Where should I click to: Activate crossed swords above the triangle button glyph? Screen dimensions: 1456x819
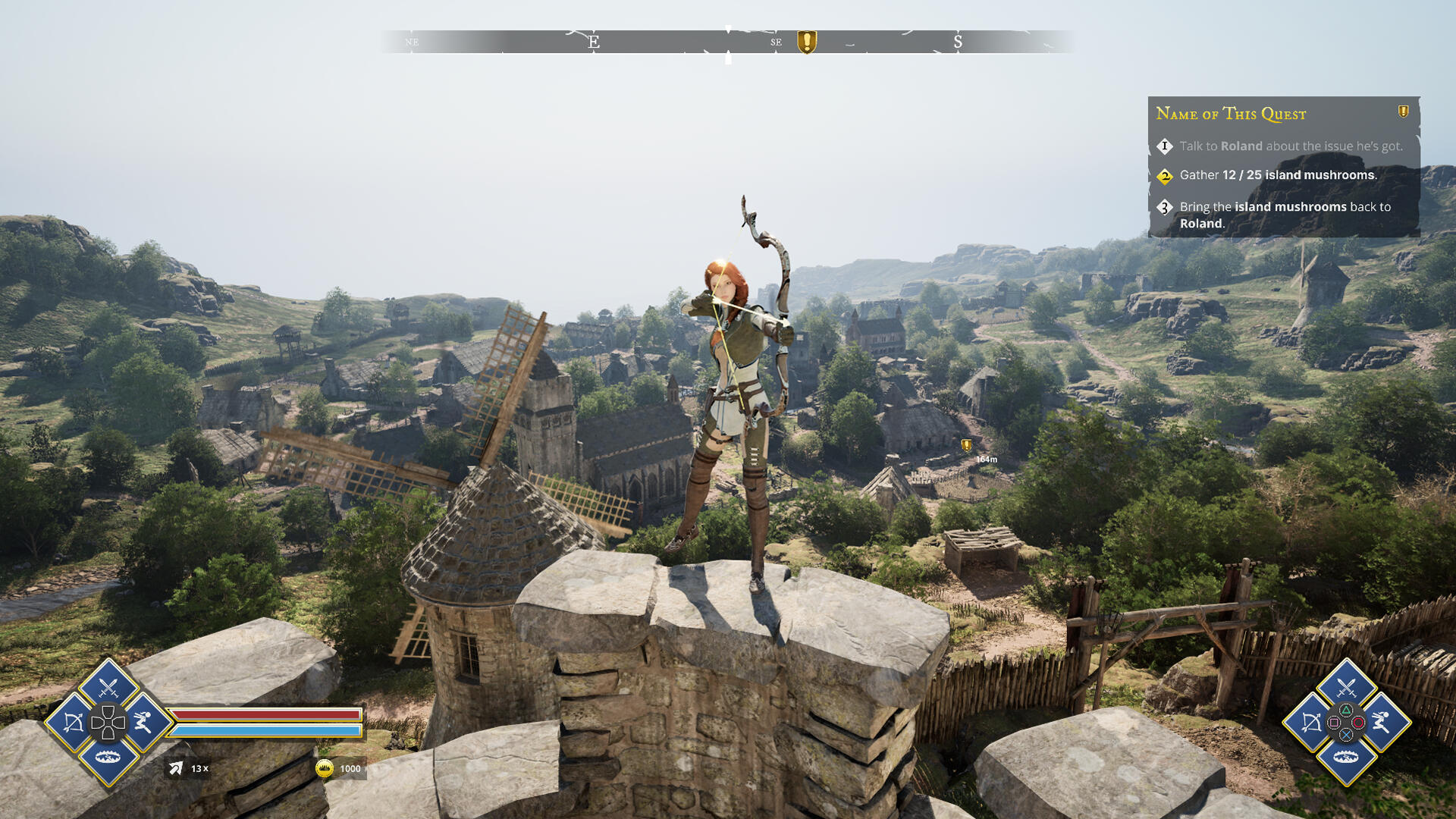[x=1346, y=689]
